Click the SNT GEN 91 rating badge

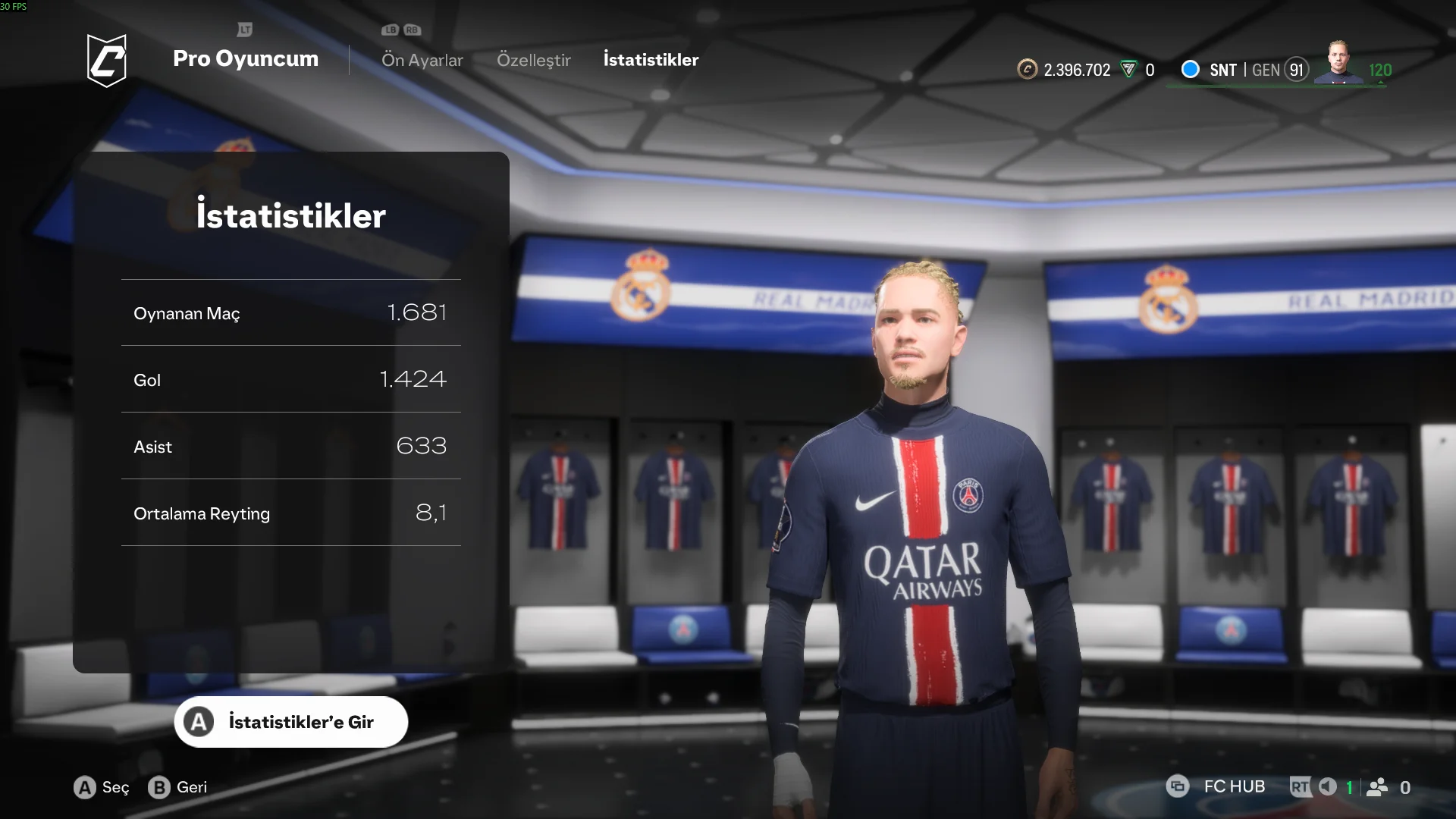(x=1259, y=70)
